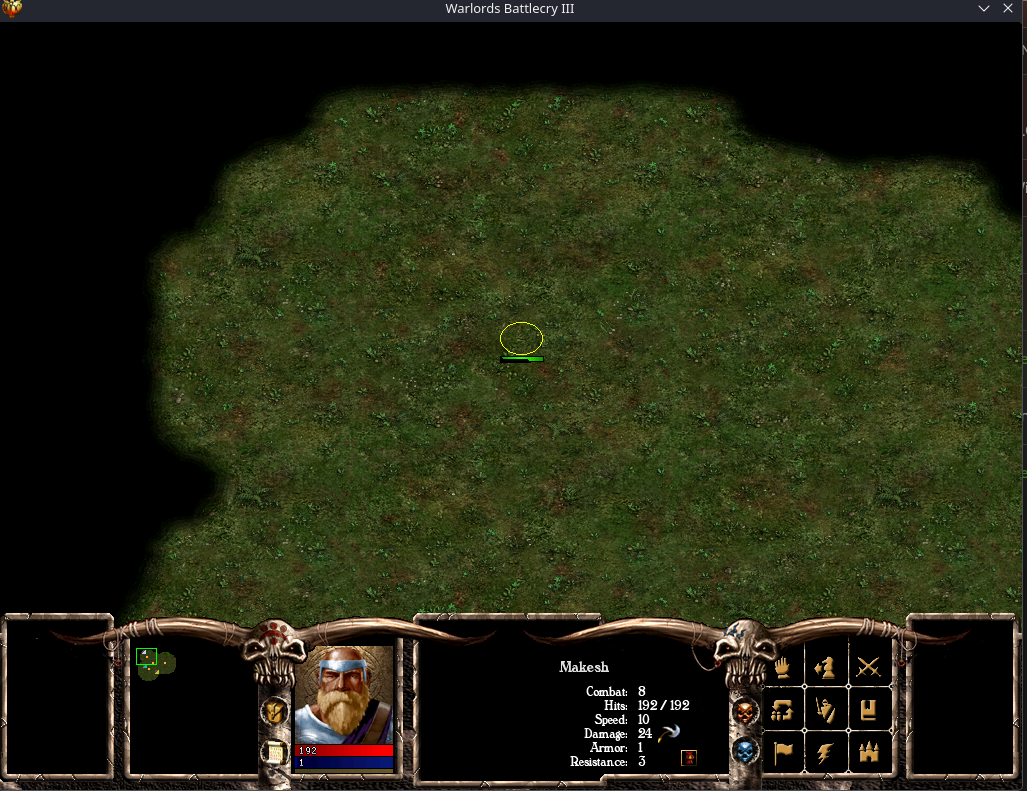Screen dimensions: 1027x791
Task: Click the blue skull button
Action: [x=745, y=750]
